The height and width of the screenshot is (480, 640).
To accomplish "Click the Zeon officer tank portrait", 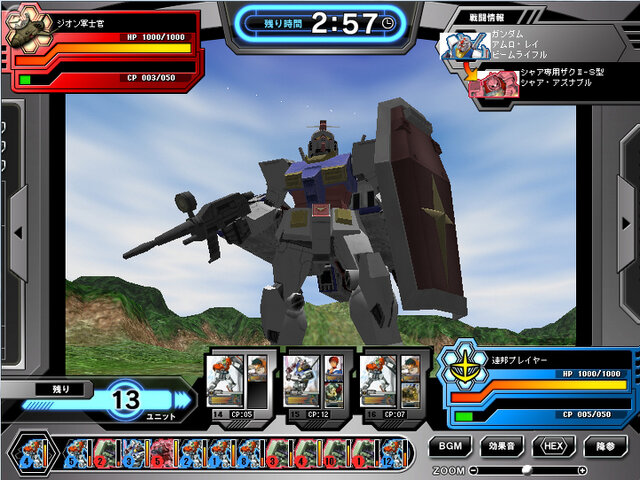I will (27, 31).
